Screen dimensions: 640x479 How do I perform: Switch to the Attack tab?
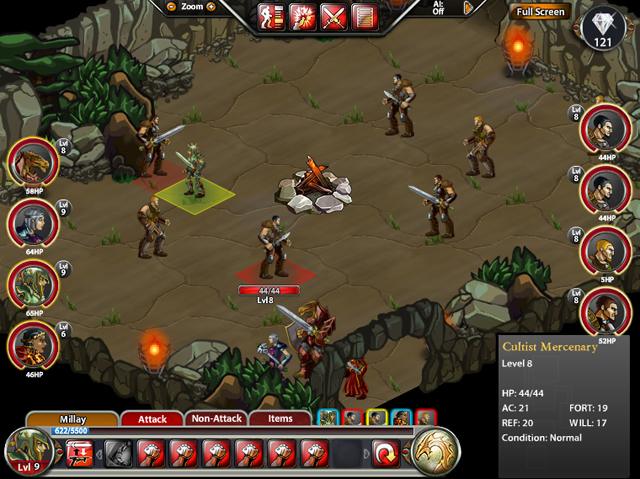tap(151, 419)
